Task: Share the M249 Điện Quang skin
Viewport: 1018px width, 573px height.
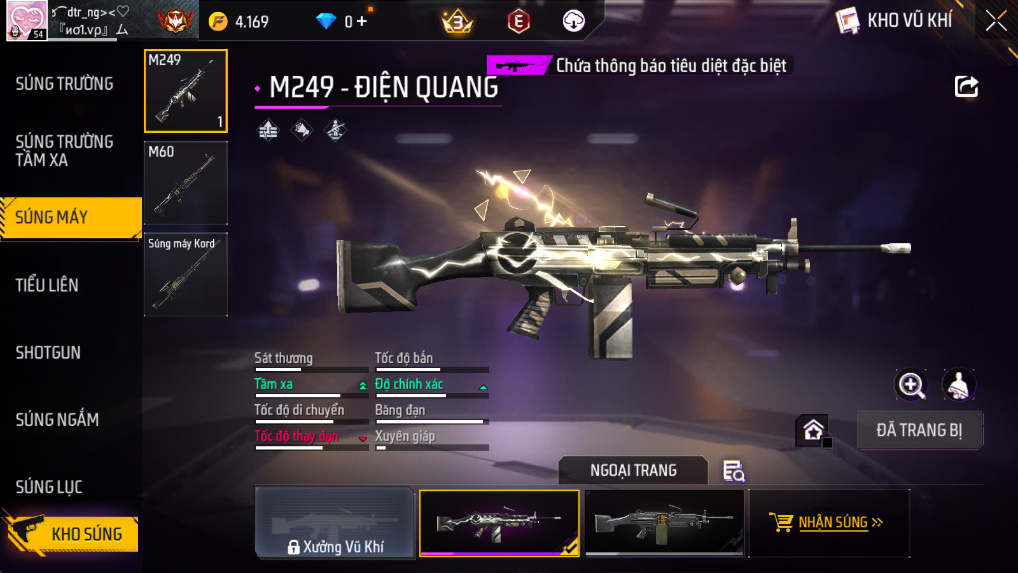Action: pyautogui.click(x=966, y=86)
